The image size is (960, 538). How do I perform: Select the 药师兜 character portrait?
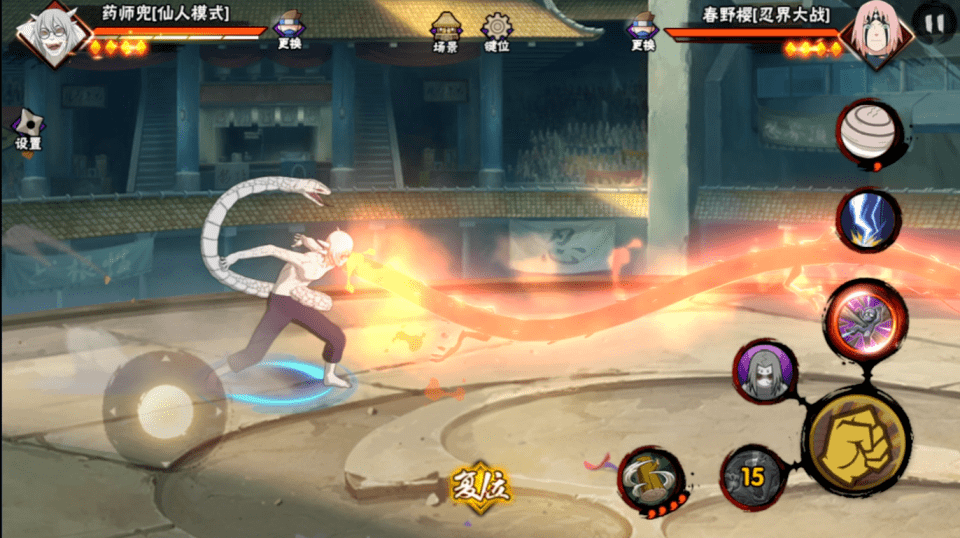pyautogui.click(x=47, y=32)
